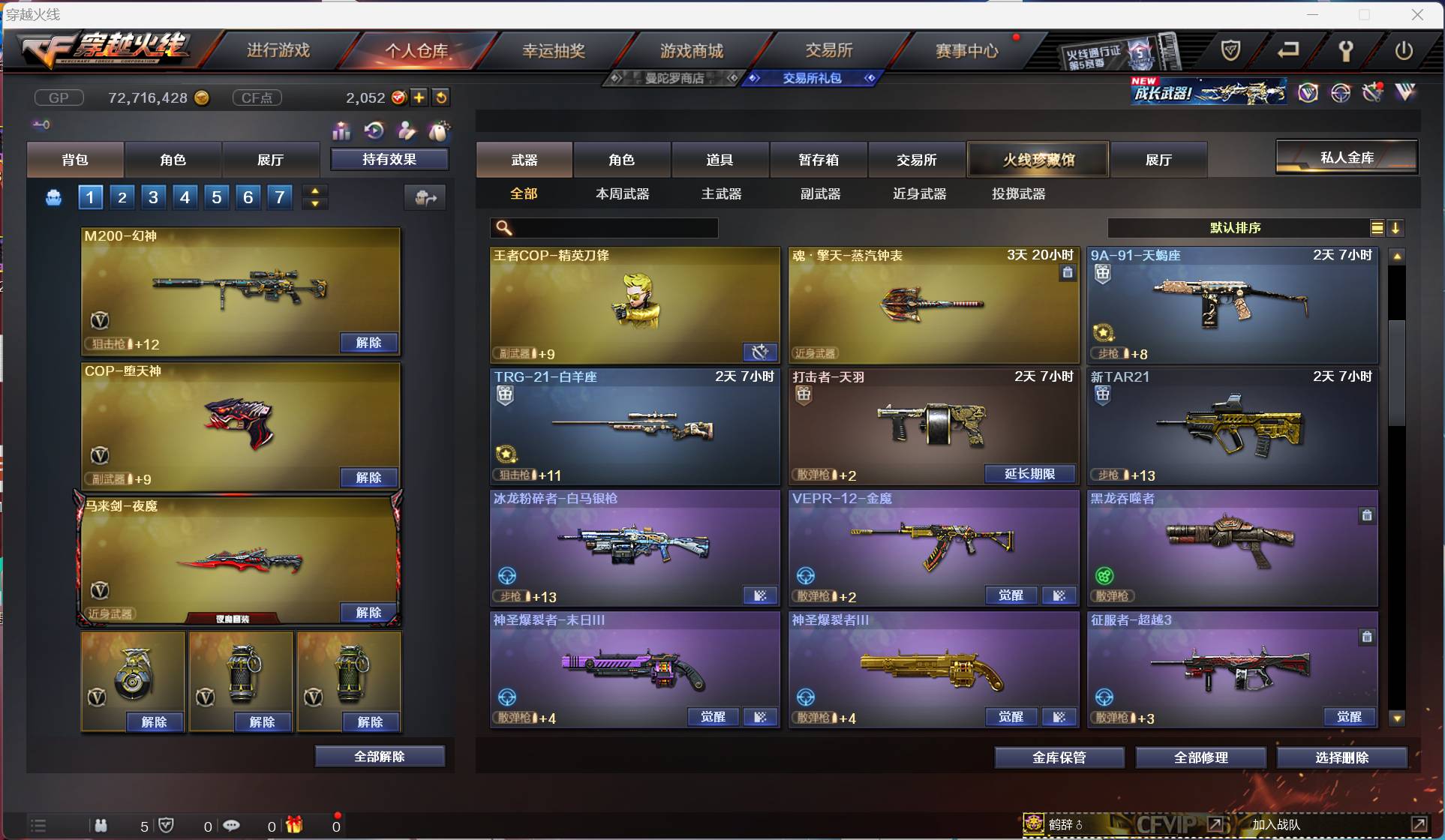This screenshot has height=840, width=1445.
Task: Open the security shield icon in the top-right bar
Action: click(x=1232, y=51)
